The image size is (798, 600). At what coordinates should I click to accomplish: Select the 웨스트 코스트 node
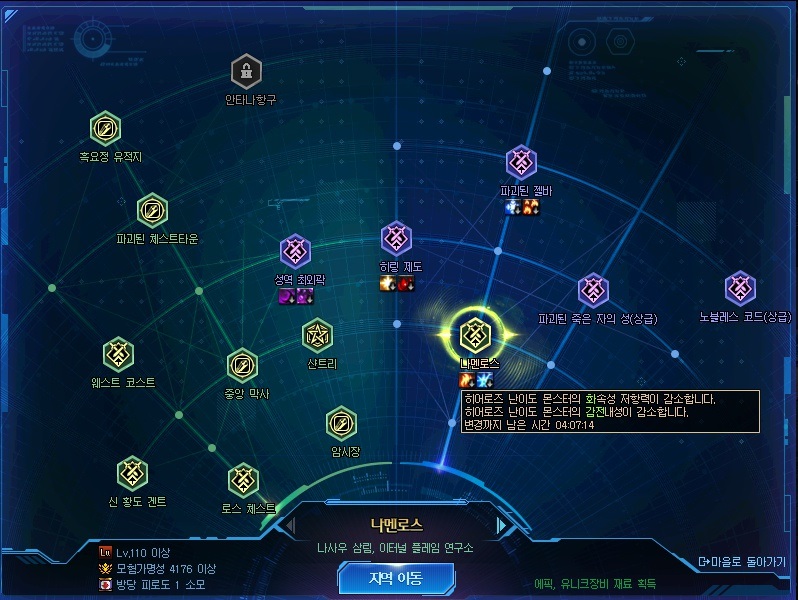119,353
